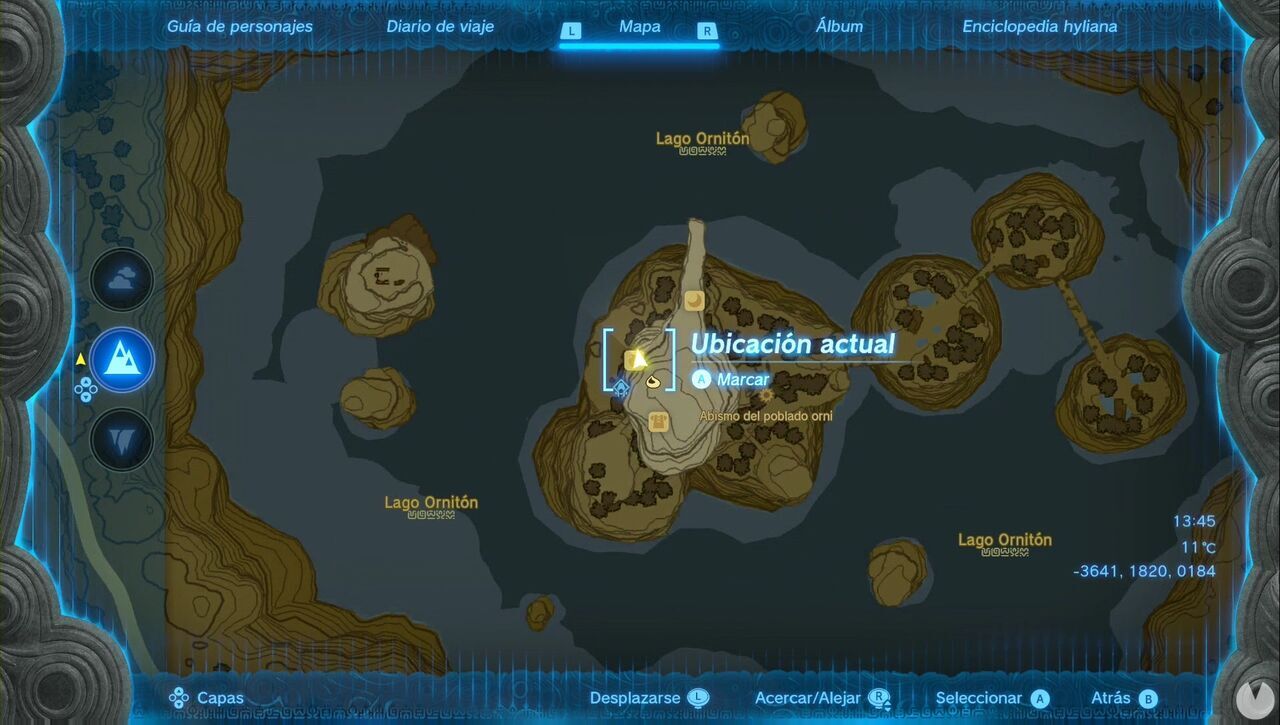Click the yellow player position arrow
1280x725 pixels.
click(x=640, y=358)
